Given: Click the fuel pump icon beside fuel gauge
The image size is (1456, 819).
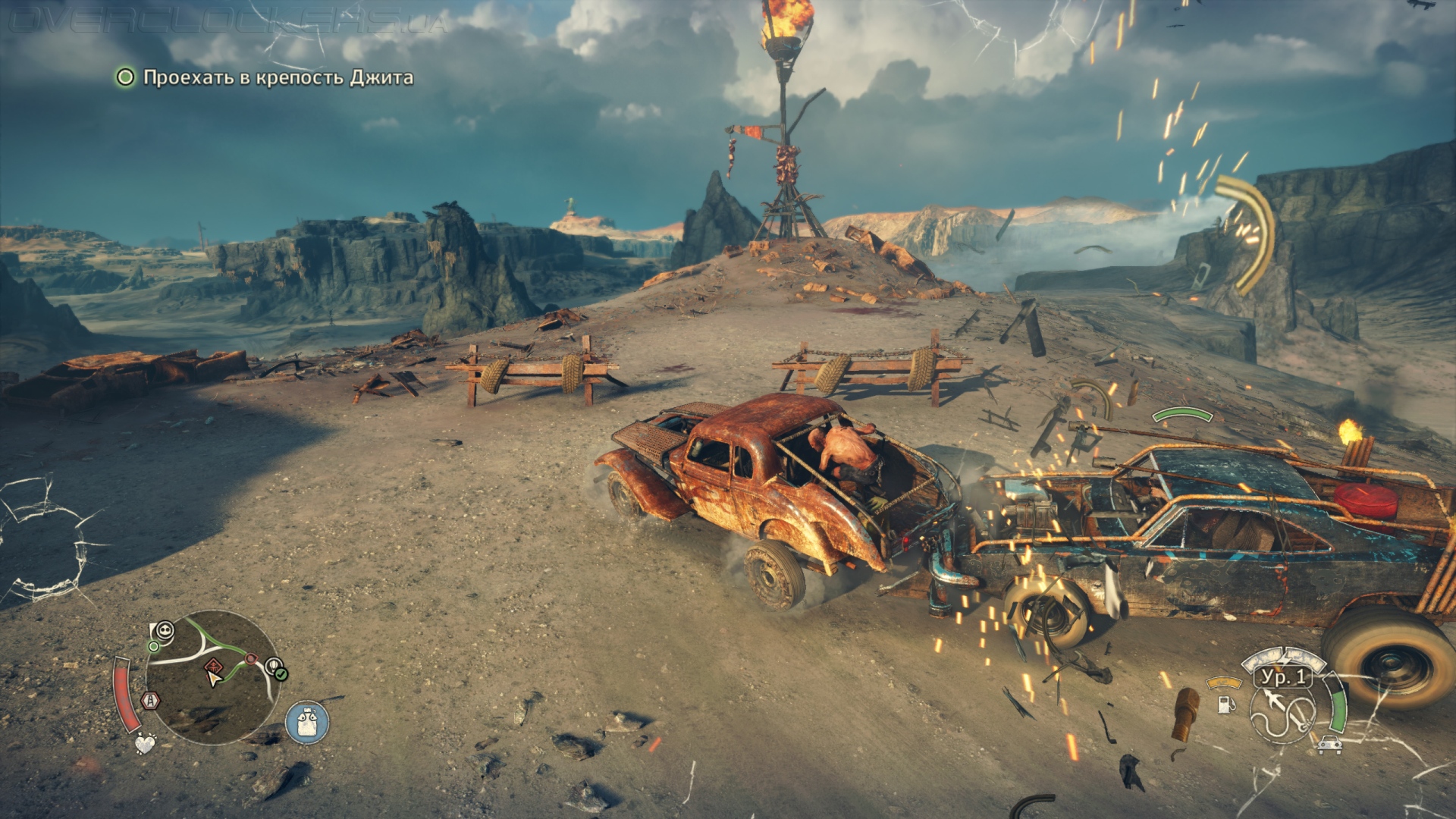Looking at the screenshot, I should click(1227, 705).
